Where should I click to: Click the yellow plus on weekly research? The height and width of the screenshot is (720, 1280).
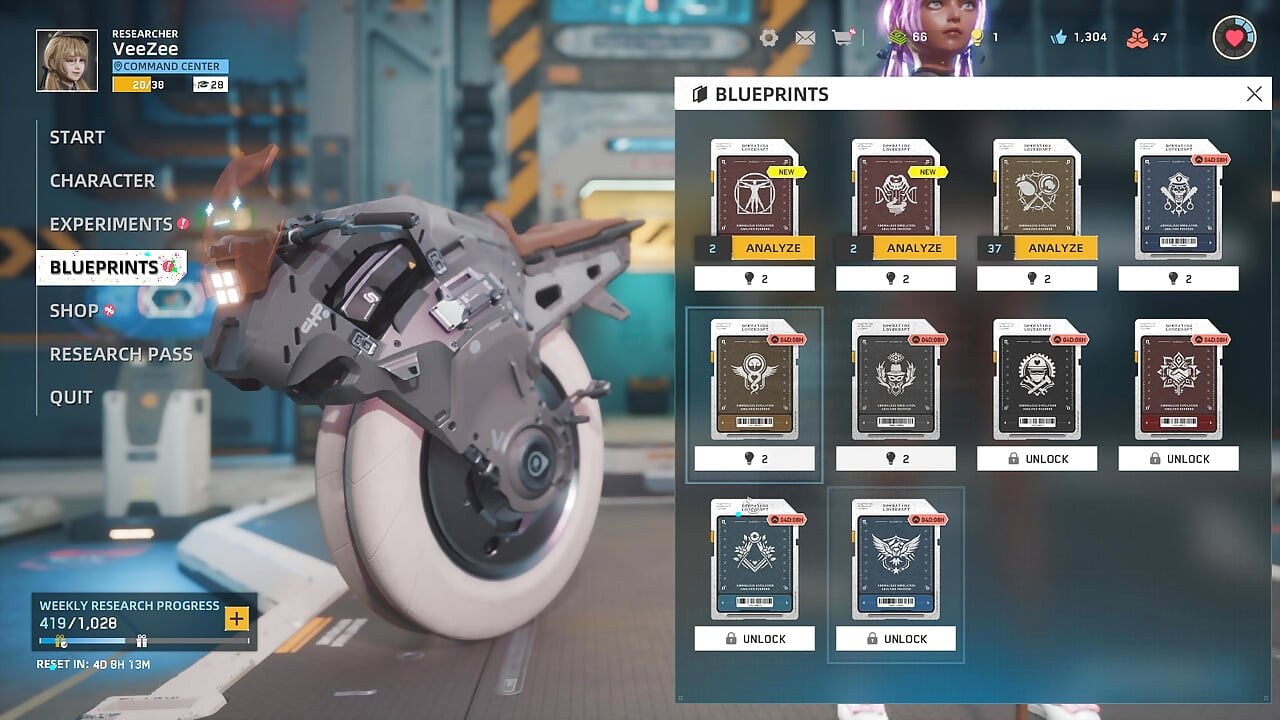(x=236, y=619)
